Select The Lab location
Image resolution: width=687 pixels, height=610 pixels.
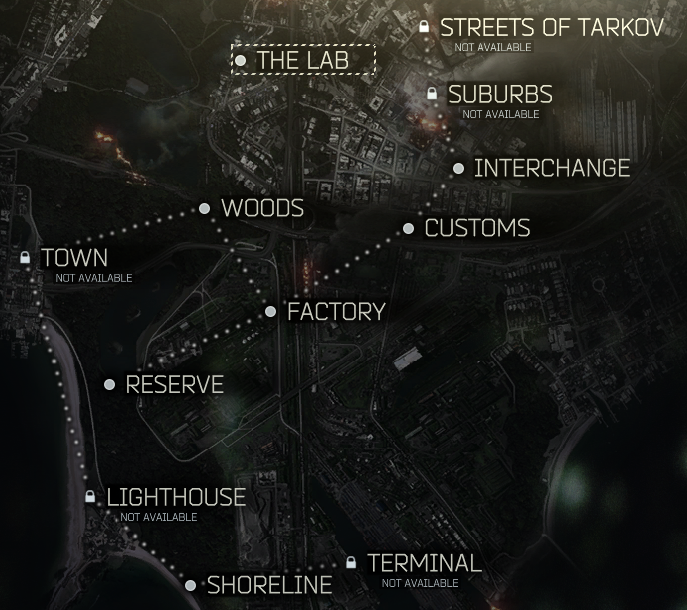303,60
